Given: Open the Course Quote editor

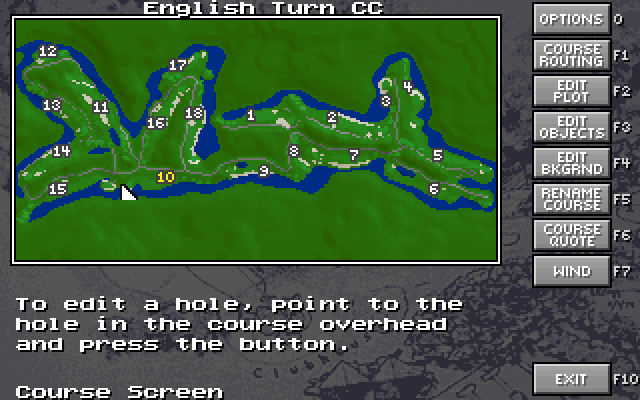Looking at the screenshot, I should click(x=571, y=234).
